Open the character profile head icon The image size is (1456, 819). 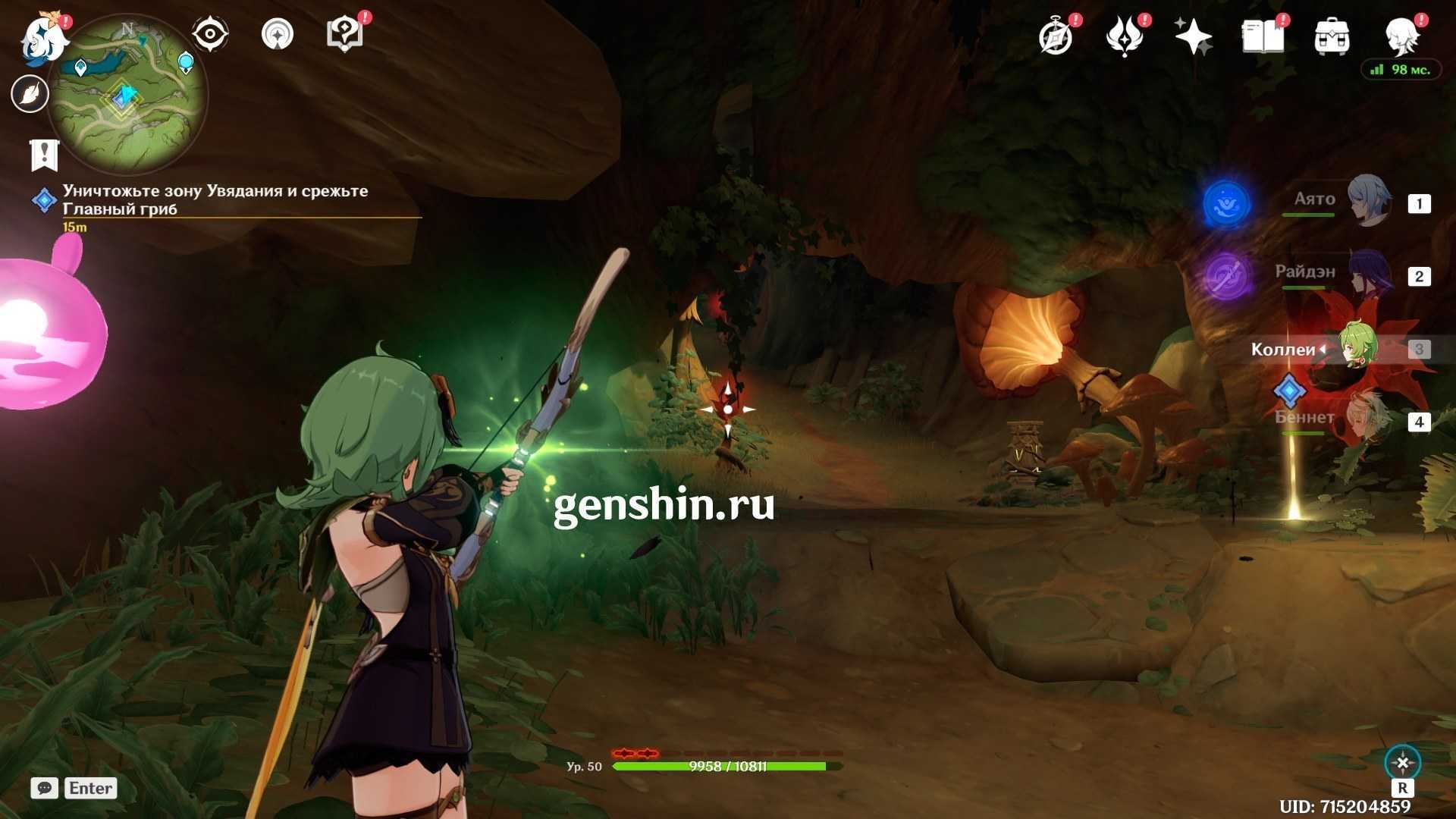(1401, 36)
